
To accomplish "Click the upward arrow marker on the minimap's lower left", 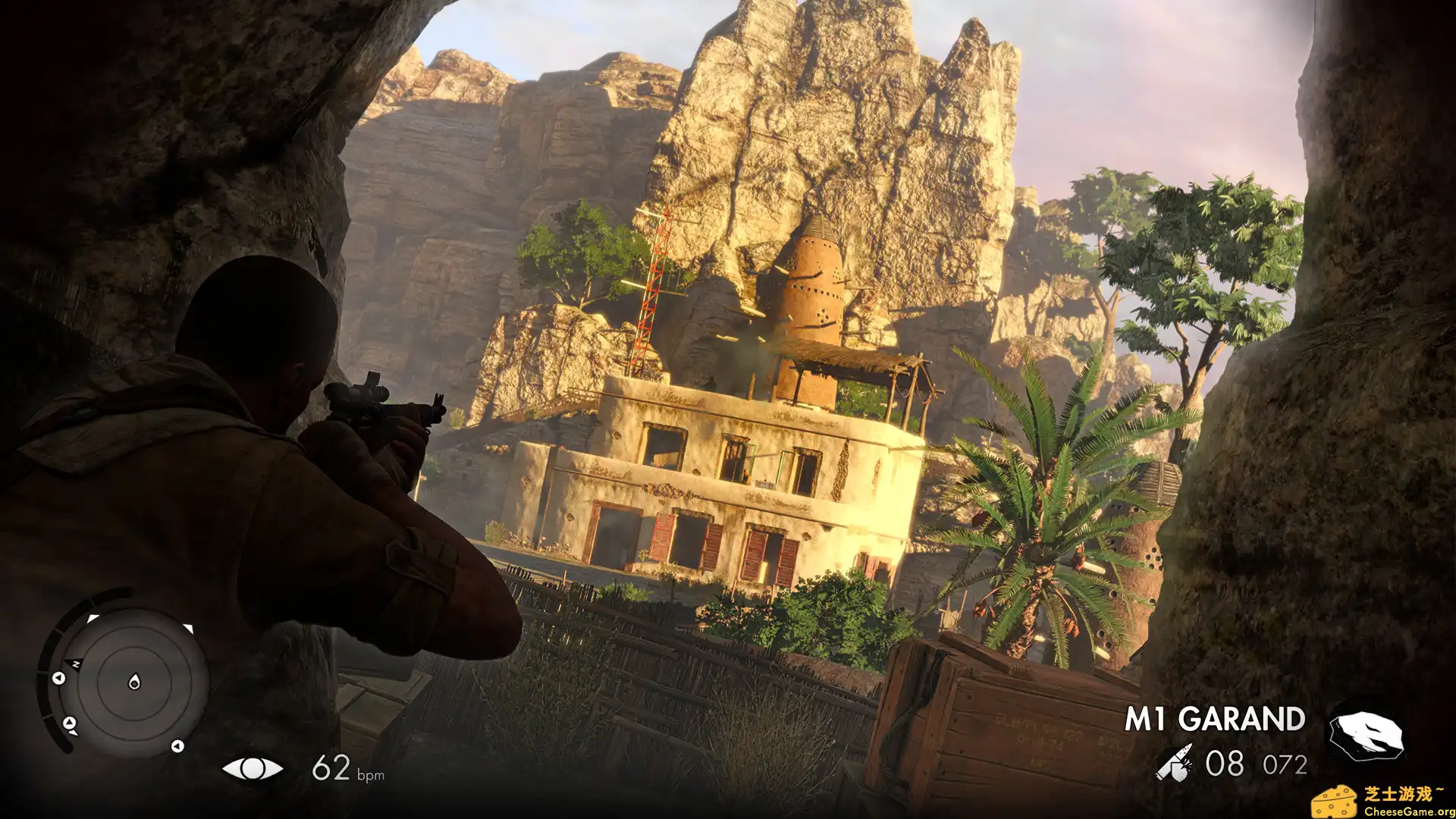I will (x=71, y=723).
